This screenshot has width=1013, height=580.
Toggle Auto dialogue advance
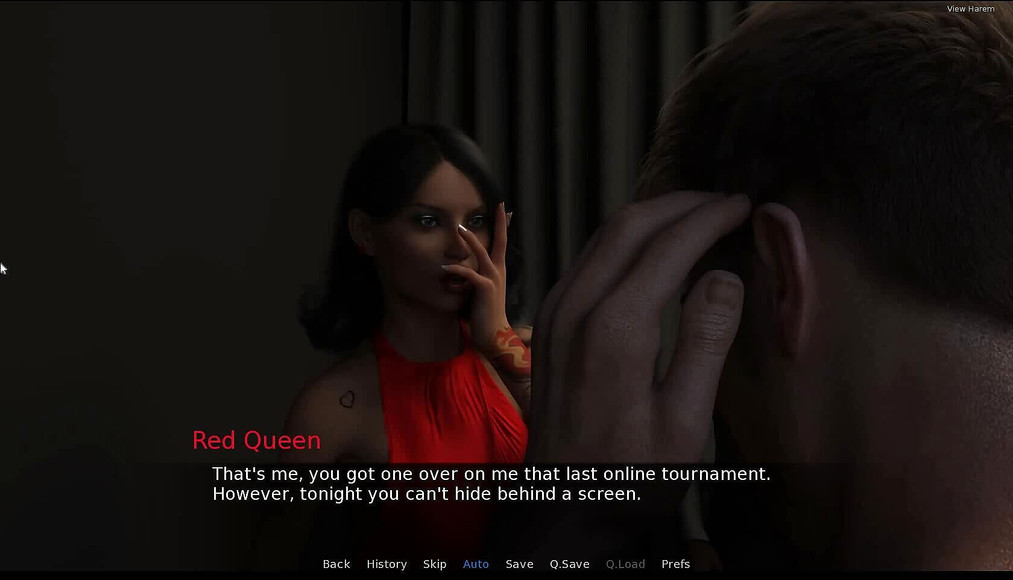click(476, 564)
